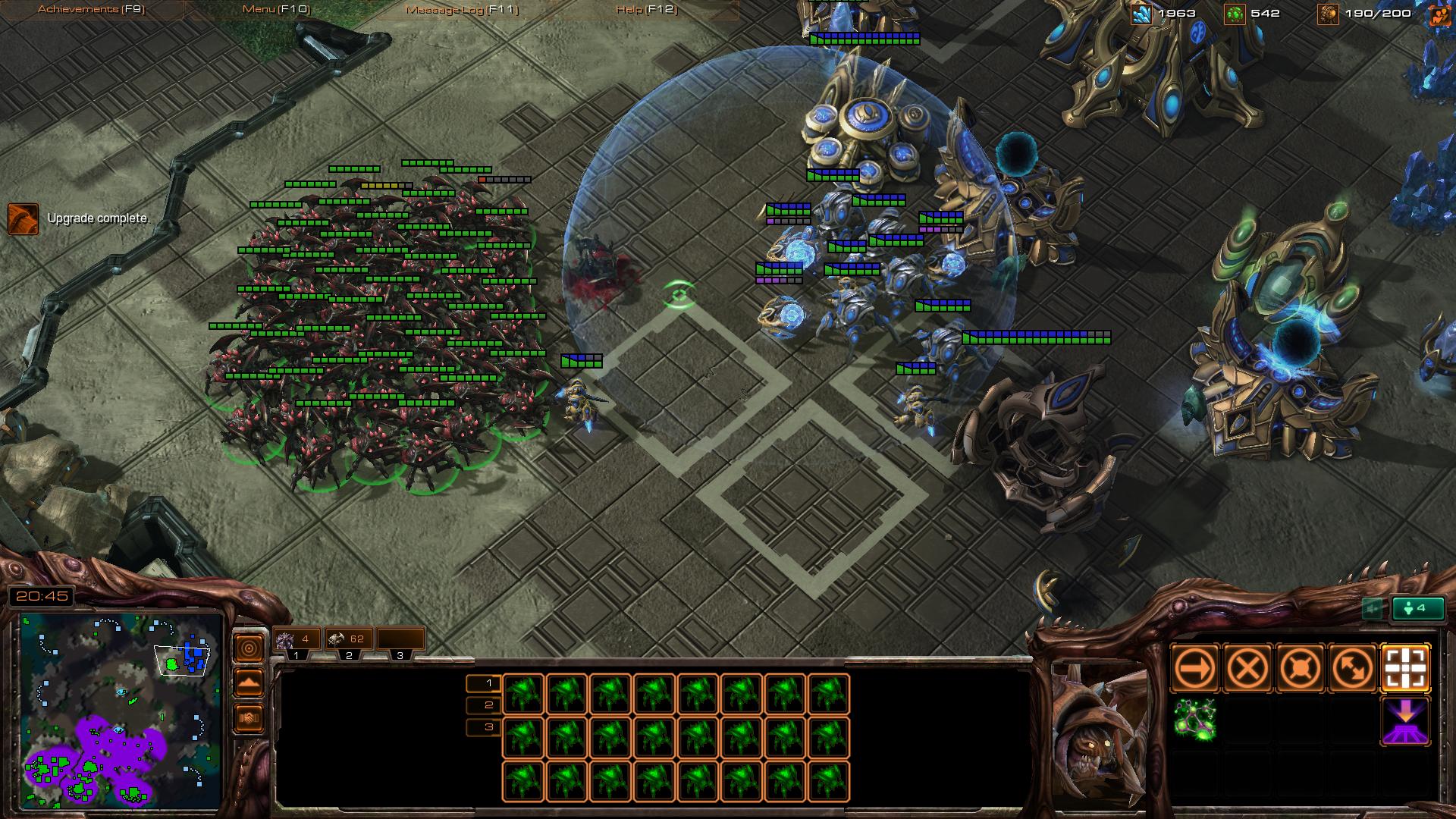Select the Move command
The height and width of the screenshot is (819, 1456).
pyautogui.click(x=1194, y=669)
